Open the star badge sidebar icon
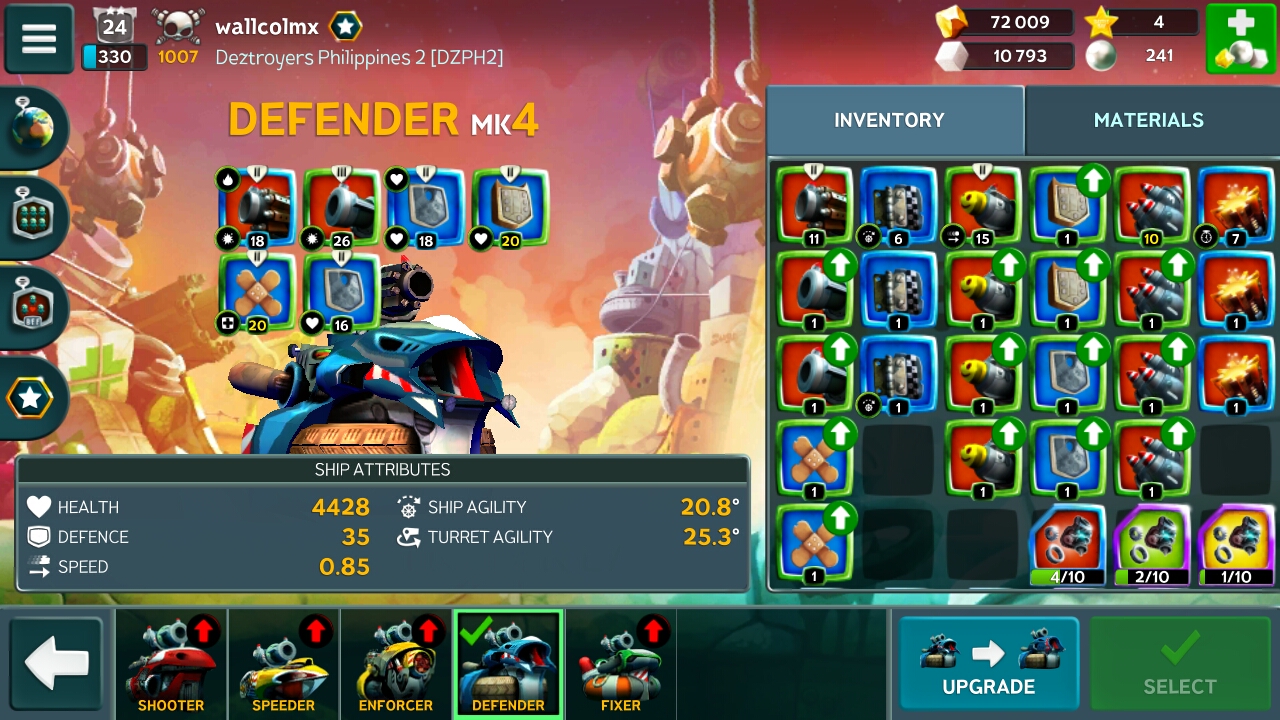Screen dimensions: 1280x720 [x=31, y=398]
